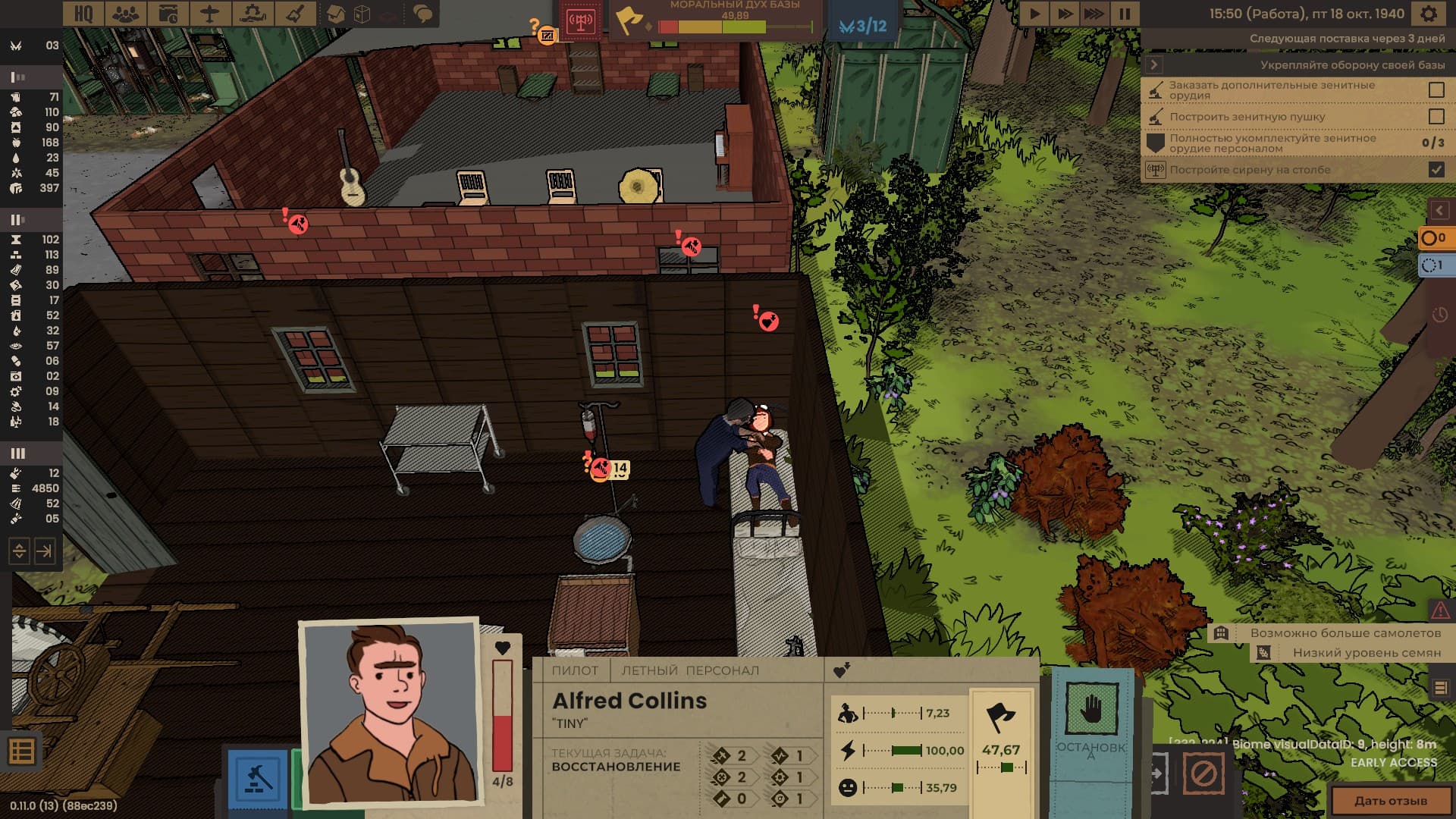Screen dimensions: 1456x819
Task: Click the 'Дать отзыв' feedback button
Action: [x=1391, y=801]
